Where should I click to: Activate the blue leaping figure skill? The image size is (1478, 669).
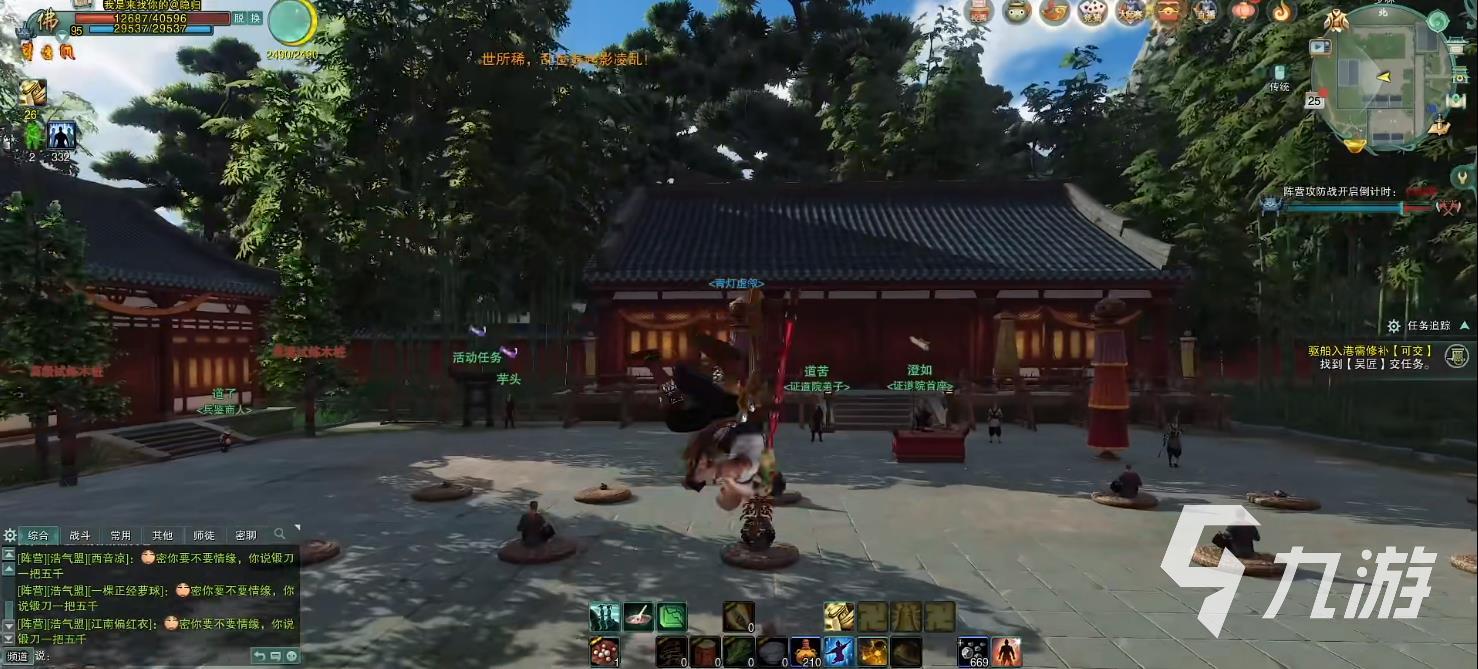coord(839,651)
